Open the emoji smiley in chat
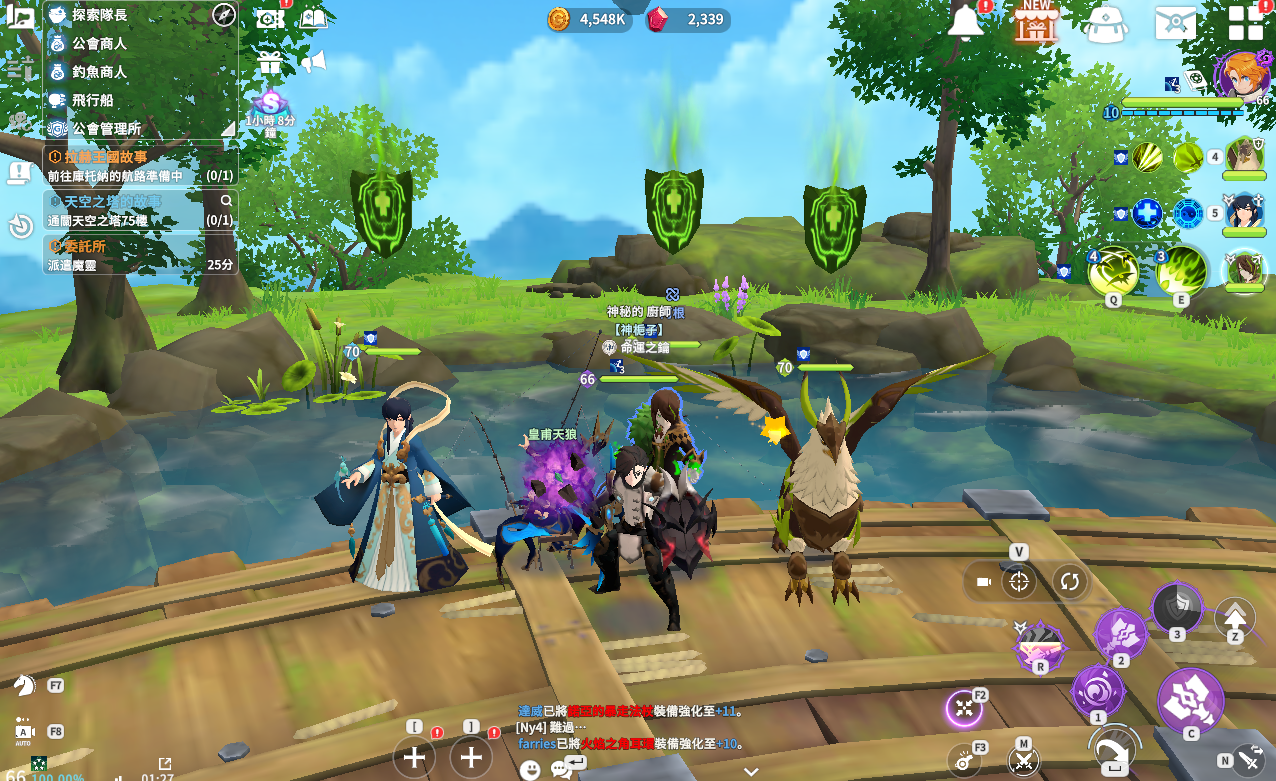Screen dimensions: 1276x781 [x=530, y=769]
